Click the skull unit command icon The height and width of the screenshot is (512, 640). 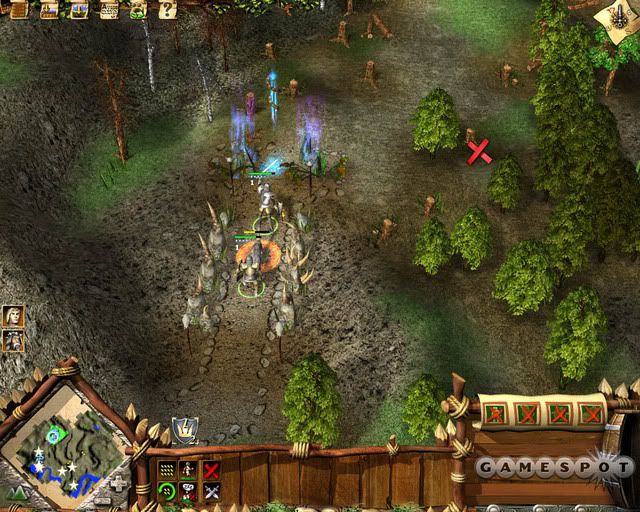click(x=189, y=491)
